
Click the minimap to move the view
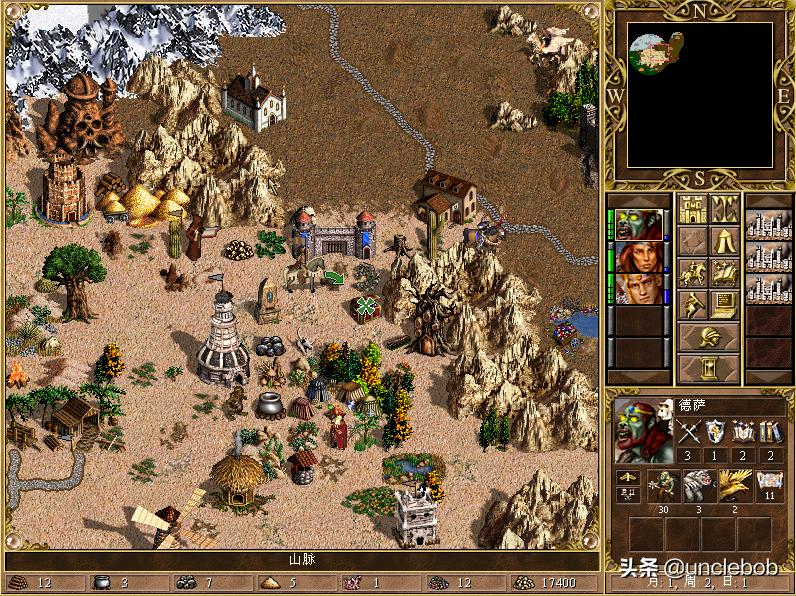coord(699,95)
